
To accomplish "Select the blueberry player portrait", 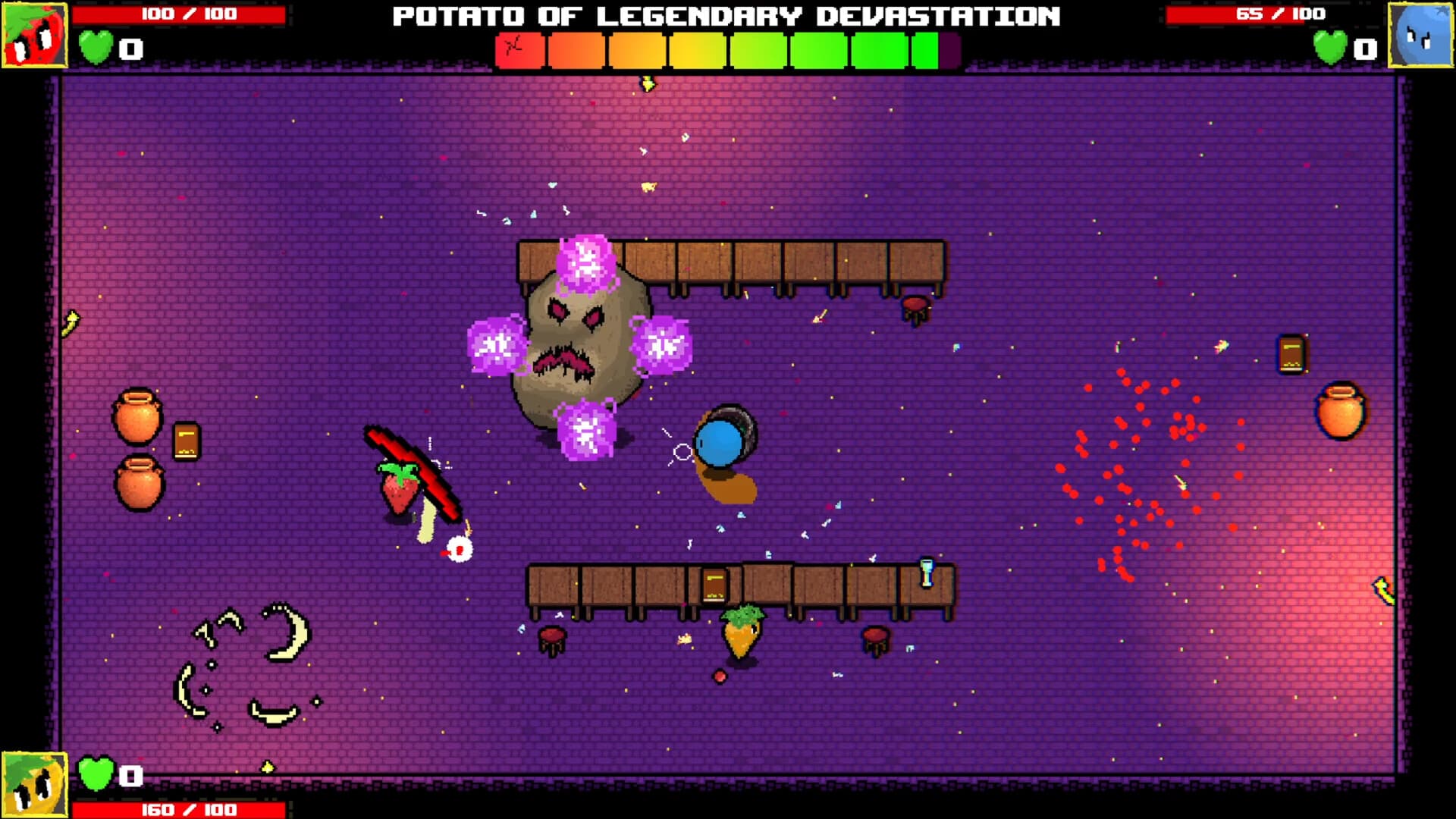I will (1420, 35).
